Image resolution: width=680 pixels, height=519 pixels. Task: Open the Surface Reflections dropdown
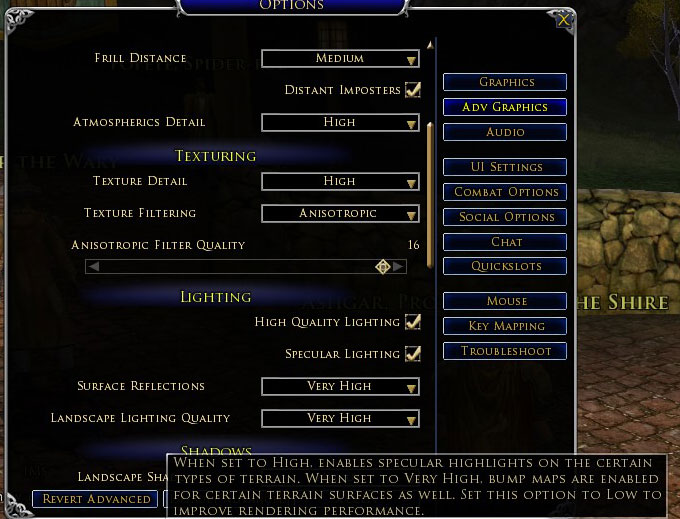[340, 386]
